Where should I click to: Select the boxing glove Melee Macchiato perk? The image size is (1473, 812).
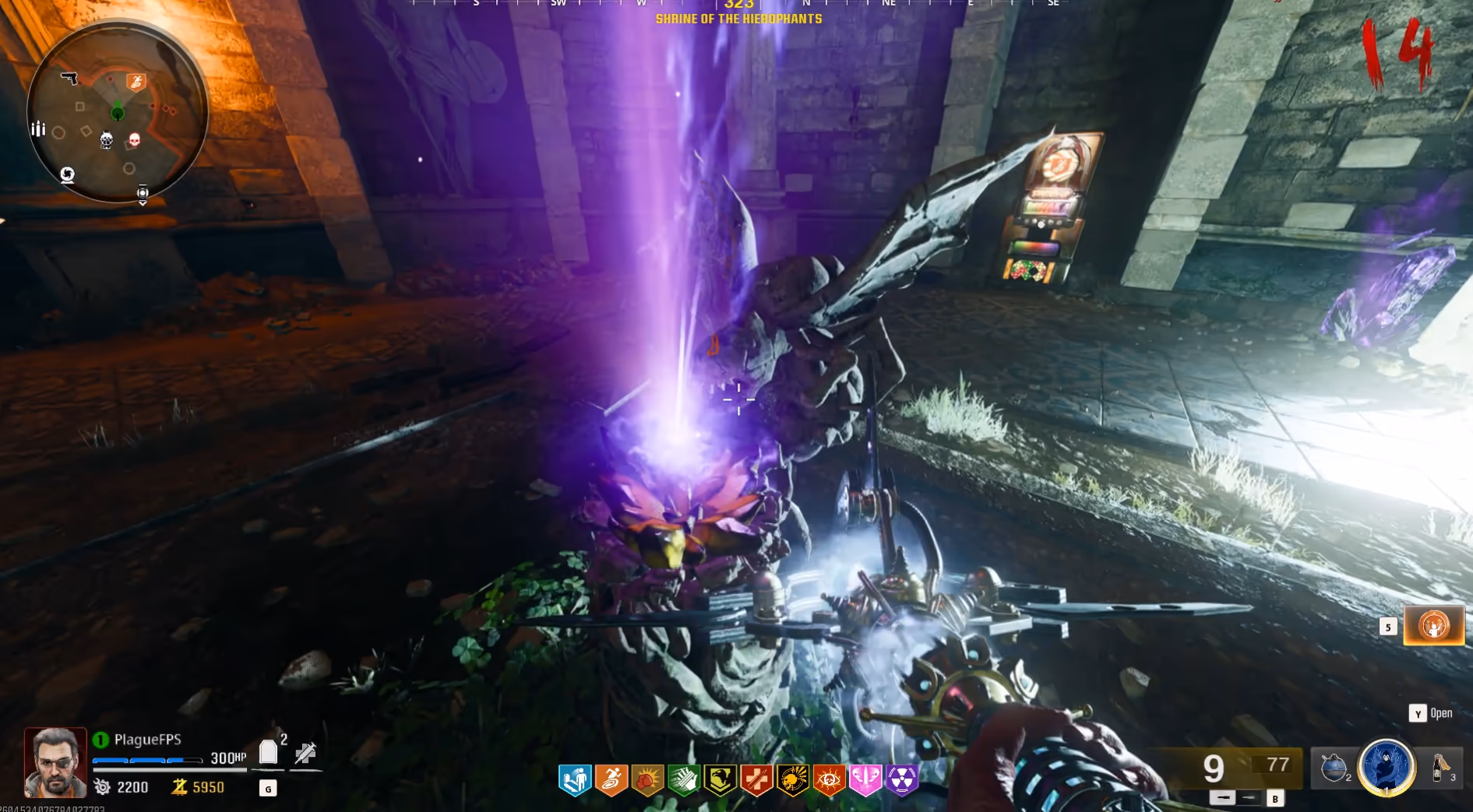point(647,779)
